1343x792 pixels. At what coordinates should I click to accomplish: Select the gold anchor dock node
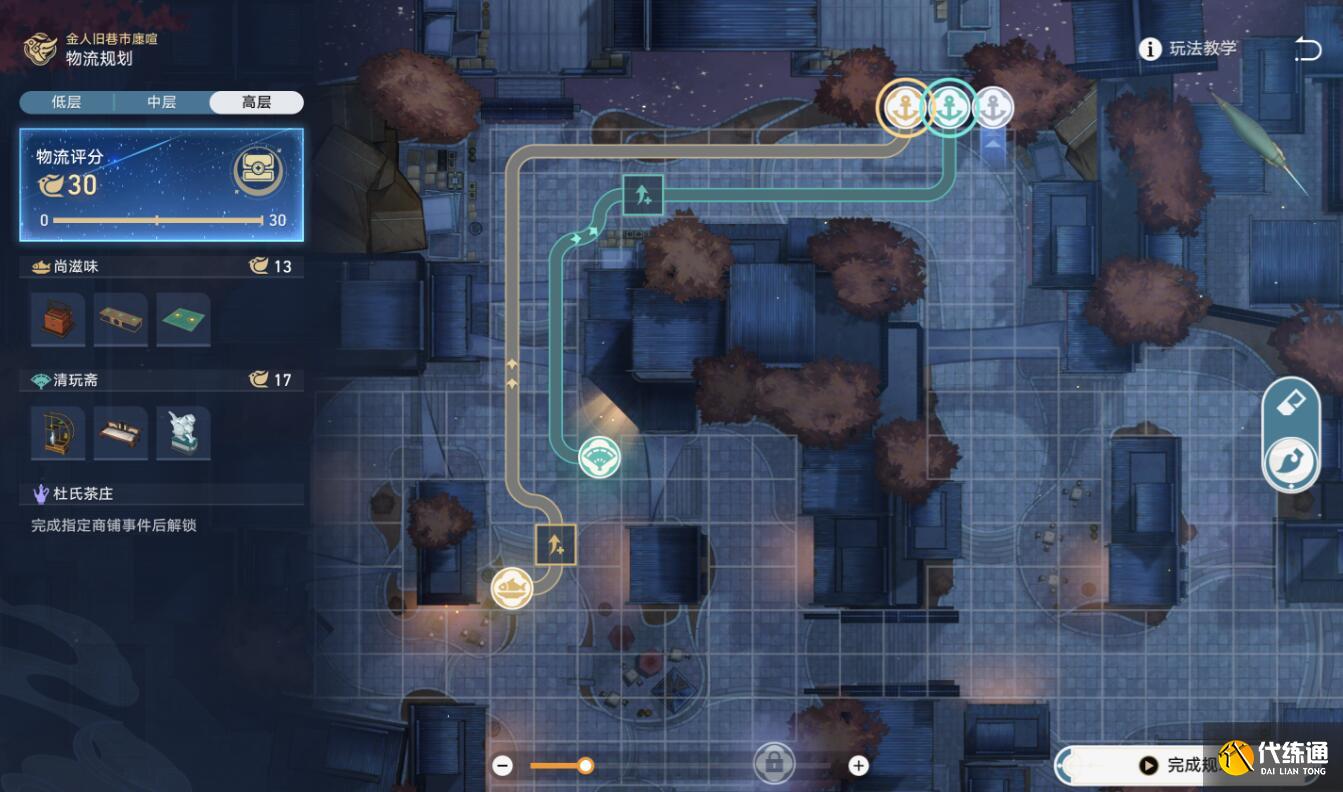tap(904, 106)
